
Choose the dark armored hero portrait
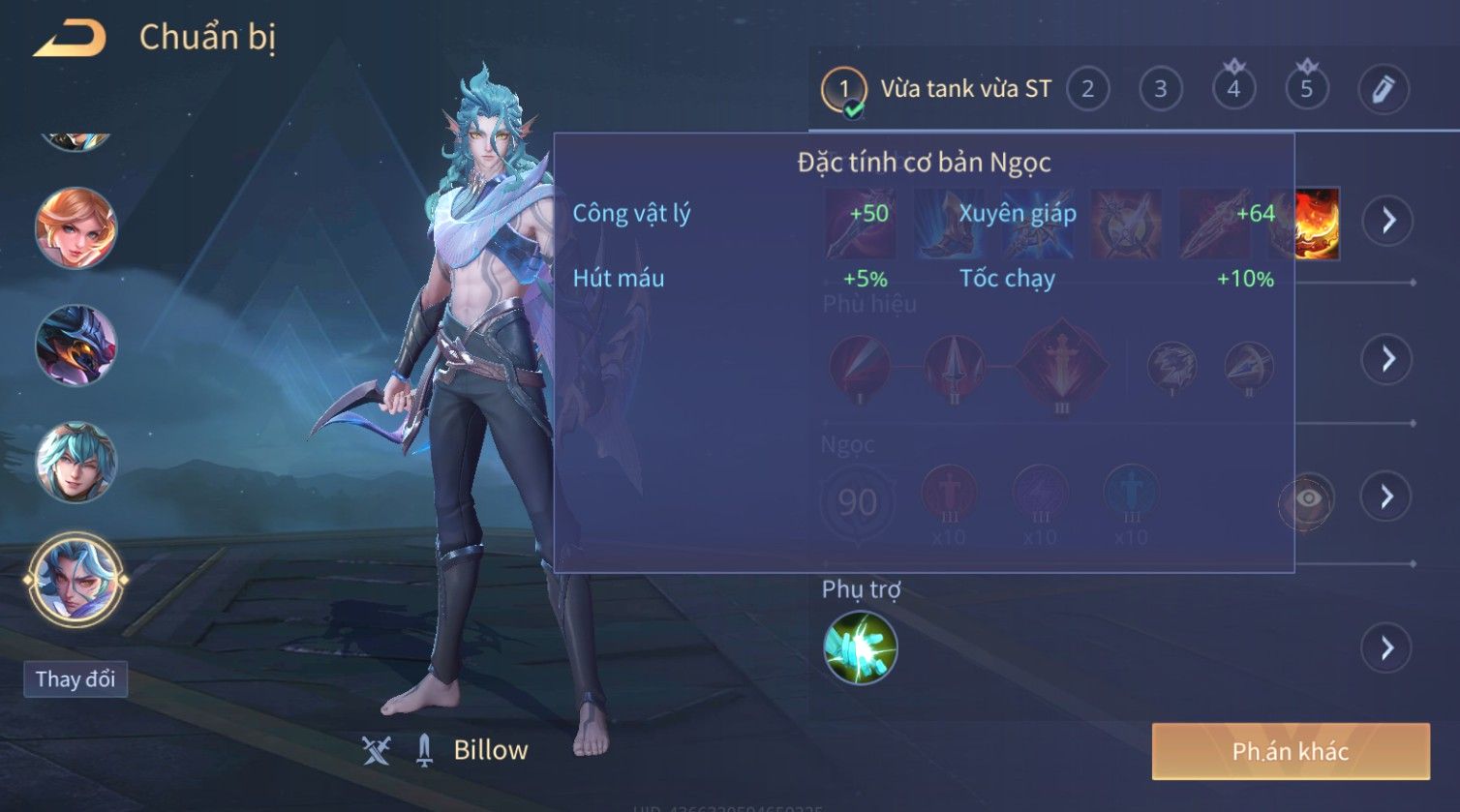76,346
